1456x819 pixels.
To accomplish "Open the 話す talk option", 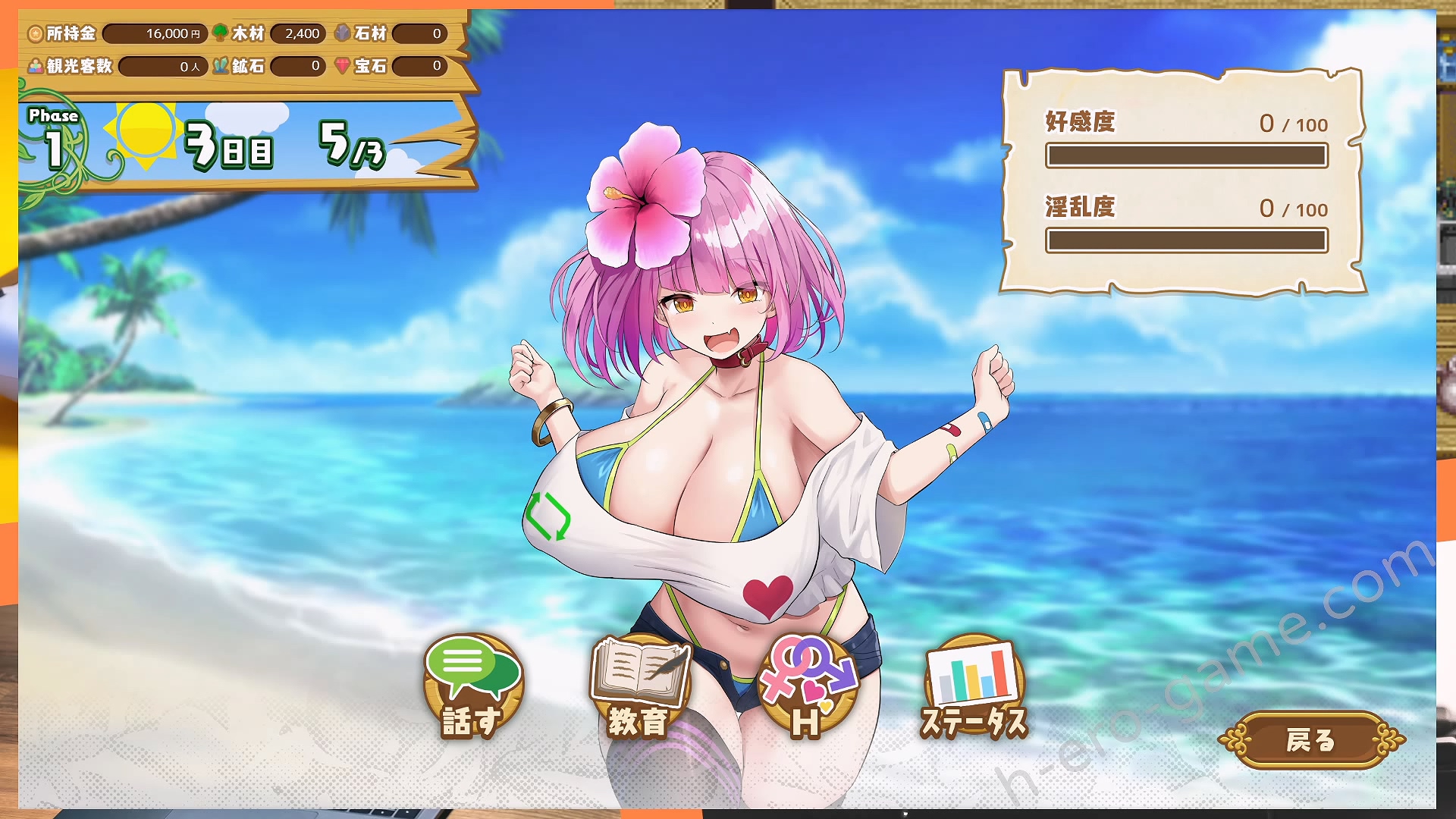I will tap(472, 686).
